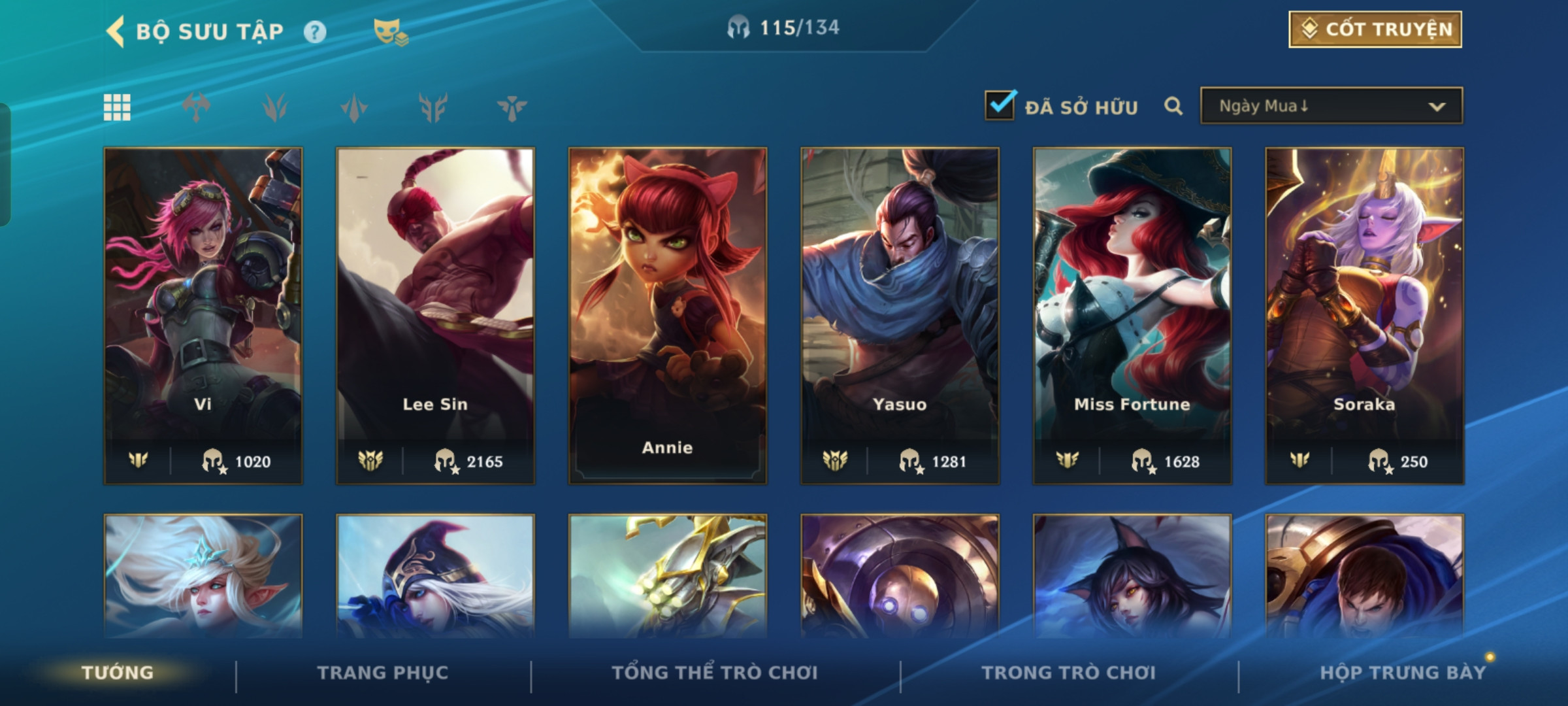The image size is (1568, 706).
Task: Go back from Bộ Sưu Tập screen
Action: pyautogui.click(x=116, y=31)
